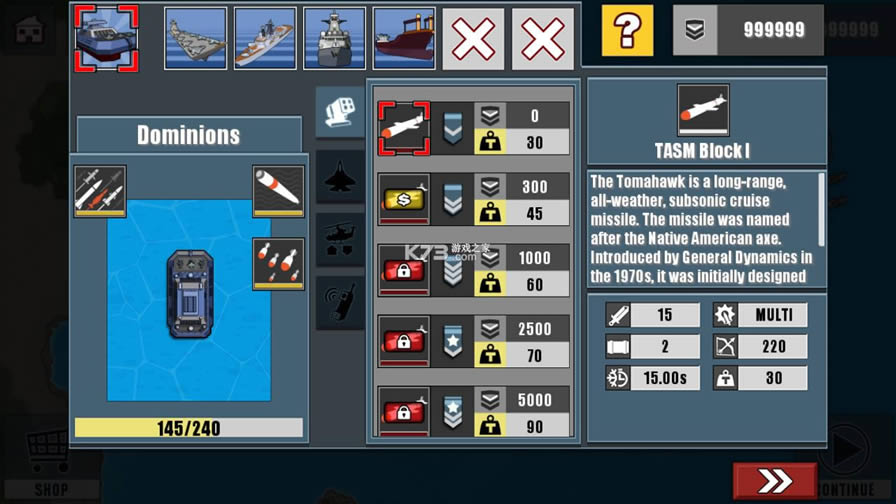896x504 pixels.
Task: Select the single large shell equipment slot
Action: click(278, 191)
